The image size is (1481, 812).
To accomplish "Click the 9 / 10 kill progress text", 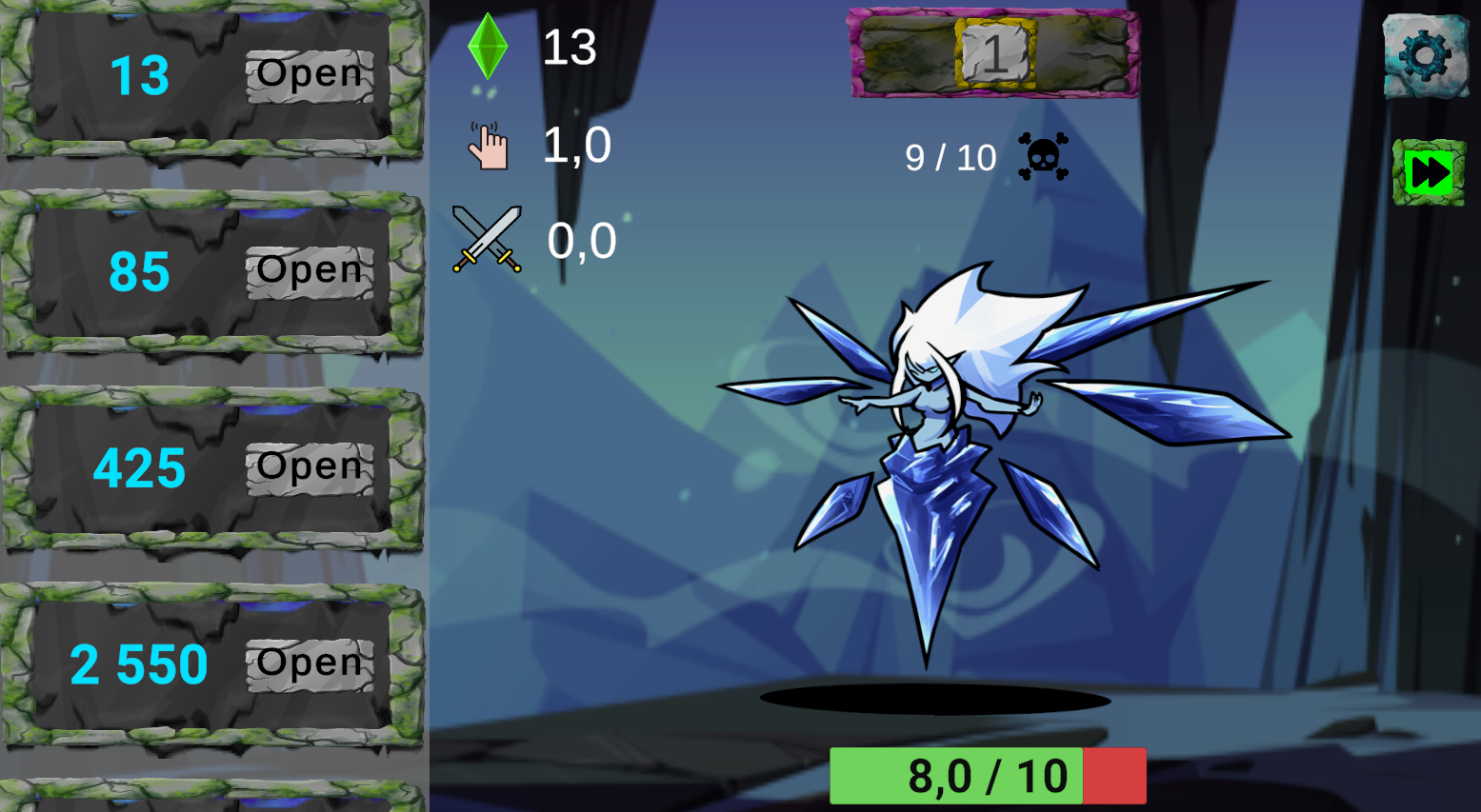I will [x=951, y=158].
